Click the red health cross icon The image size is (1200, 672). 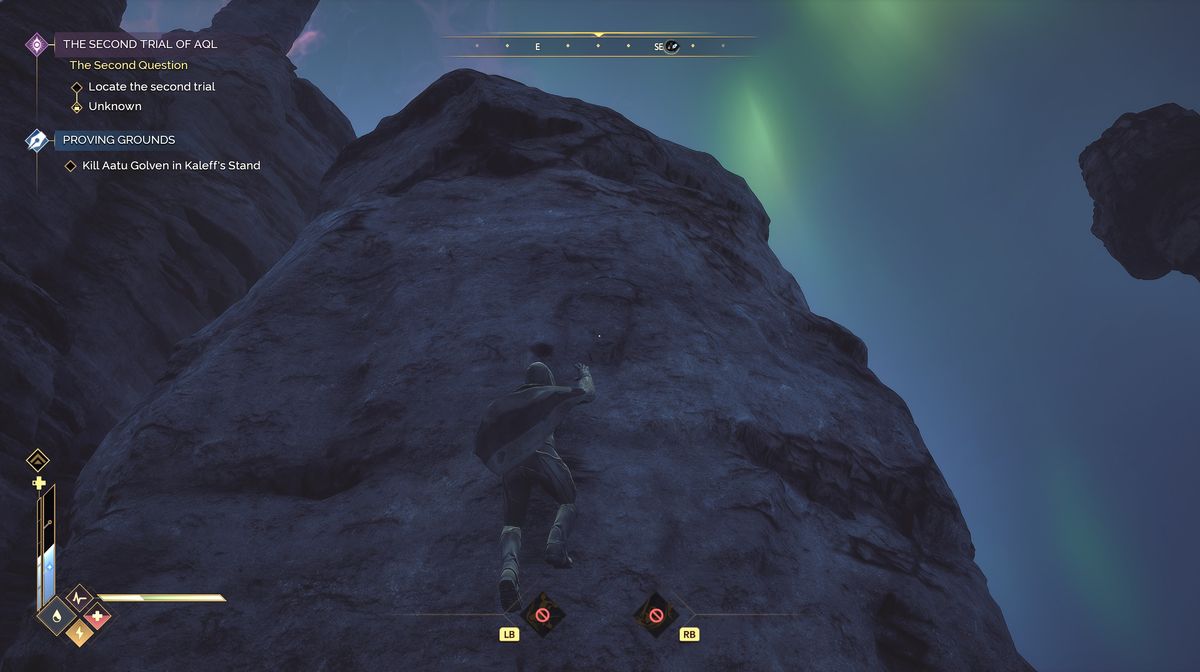click(x=98, y=616)
